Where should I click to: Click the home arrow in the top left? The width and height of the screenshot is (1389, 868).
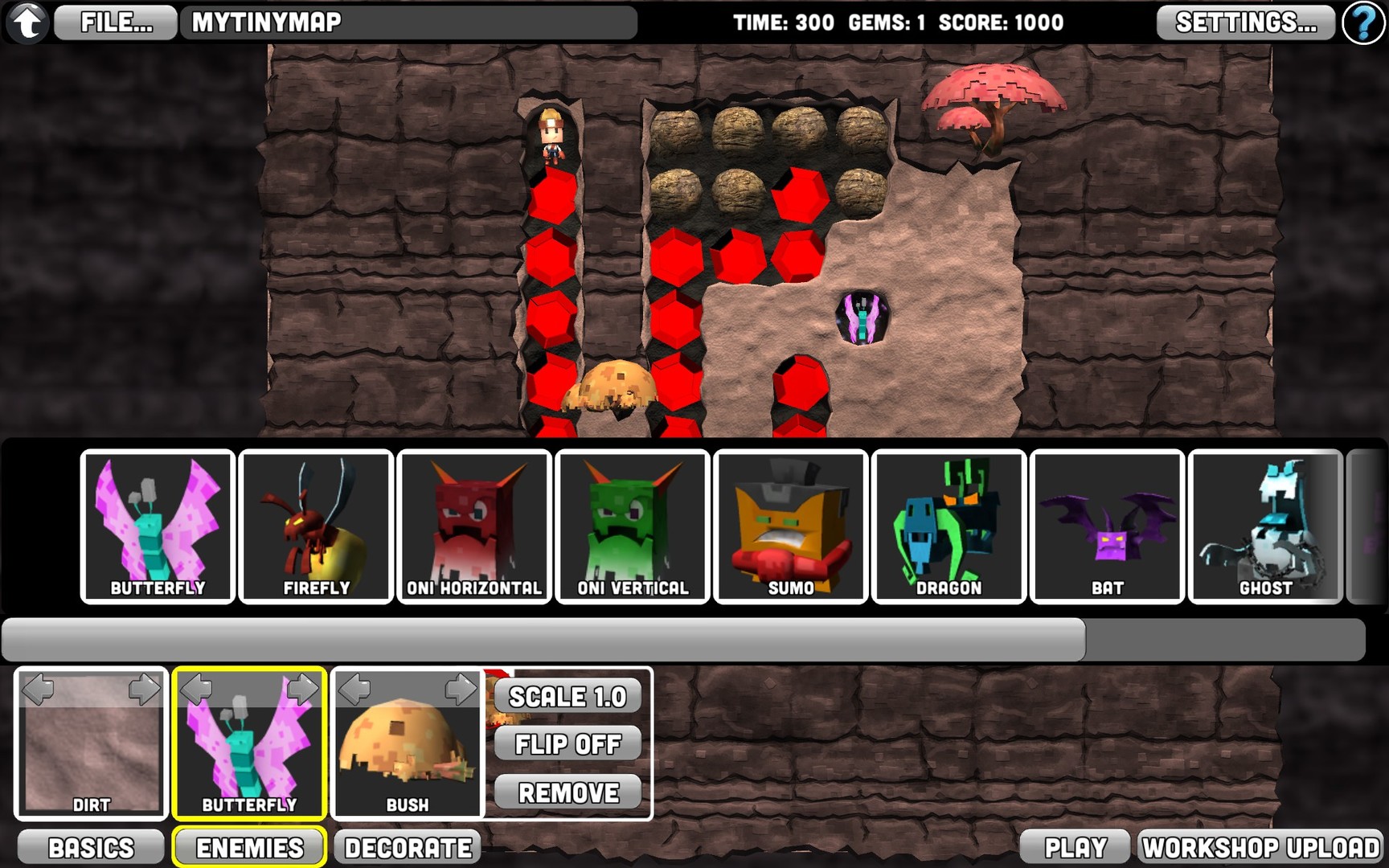tap(27, 22)
